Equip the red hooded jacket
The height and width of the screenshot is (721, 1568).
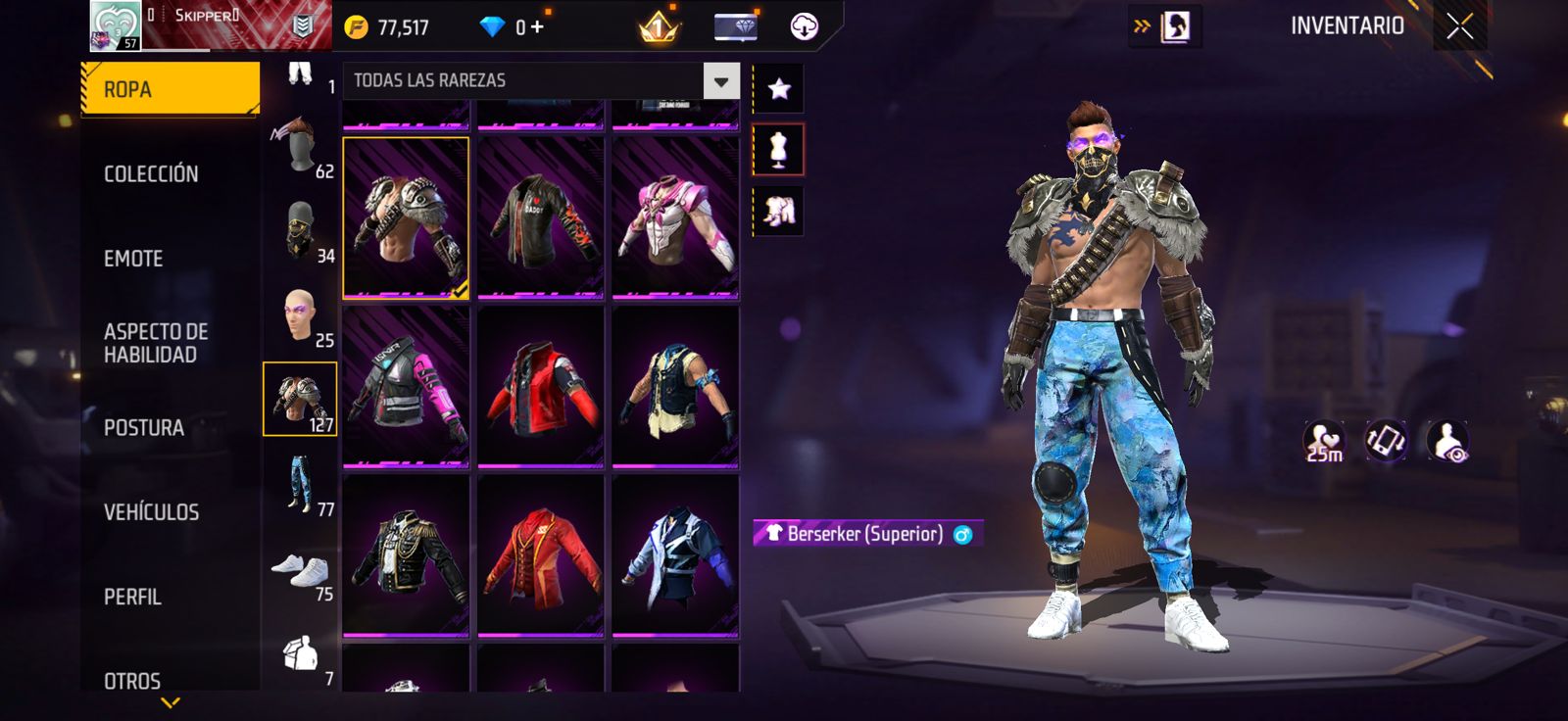540,387
